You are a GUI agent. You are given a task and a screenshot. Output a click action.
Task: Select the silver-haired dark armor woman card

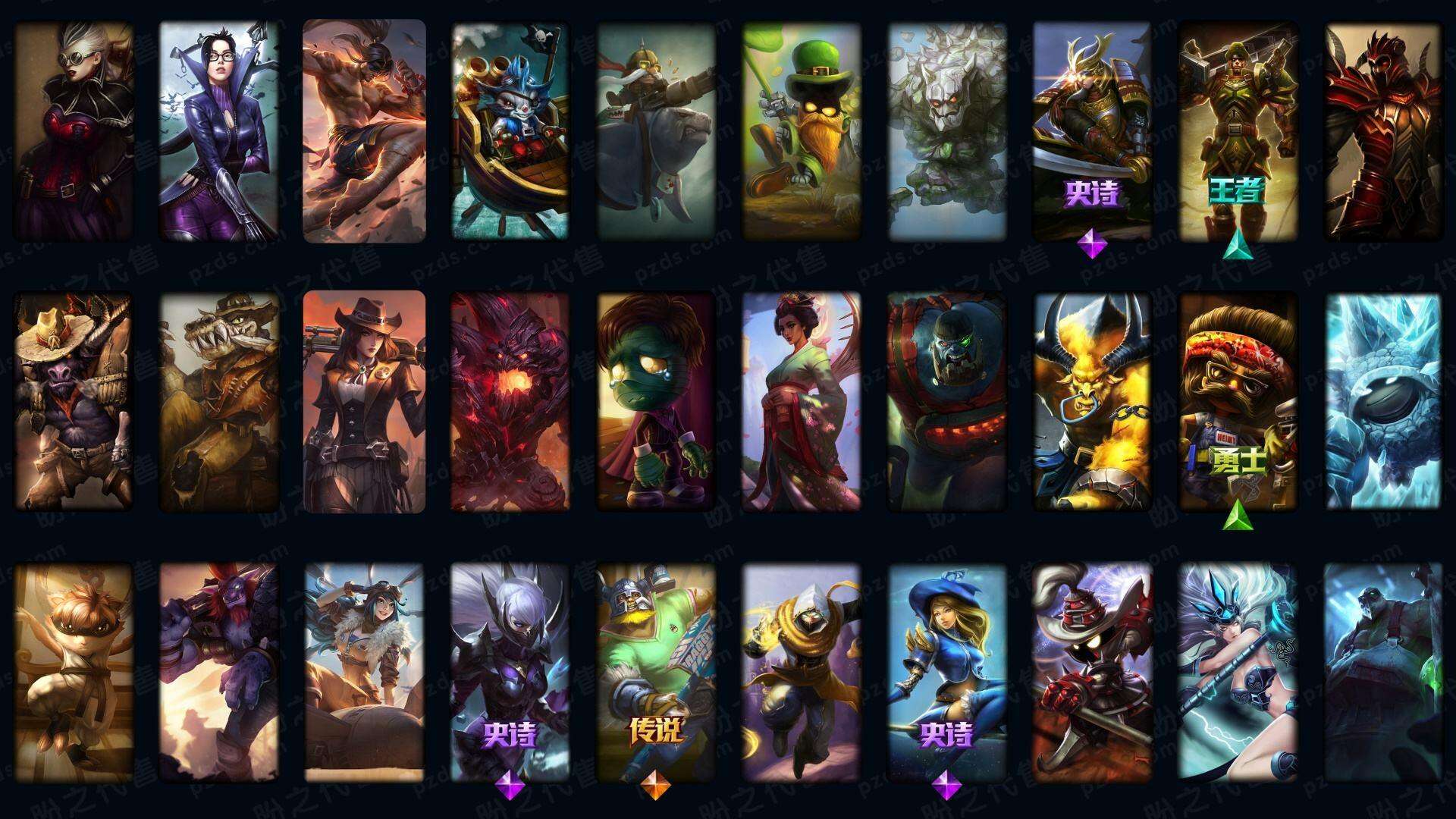click(510, 671)
